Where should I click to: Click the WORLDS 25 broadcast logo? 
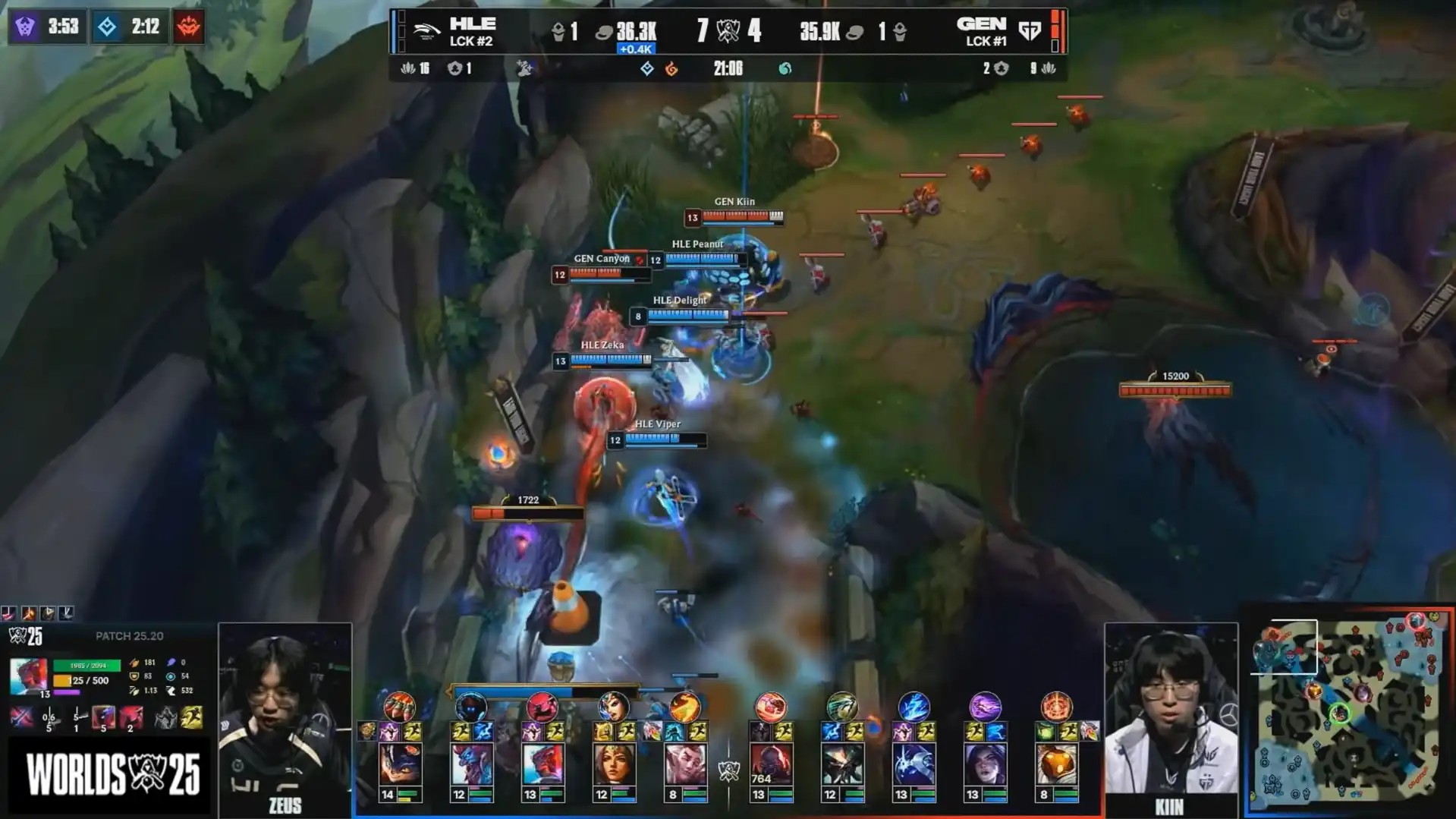click(112, 775)
